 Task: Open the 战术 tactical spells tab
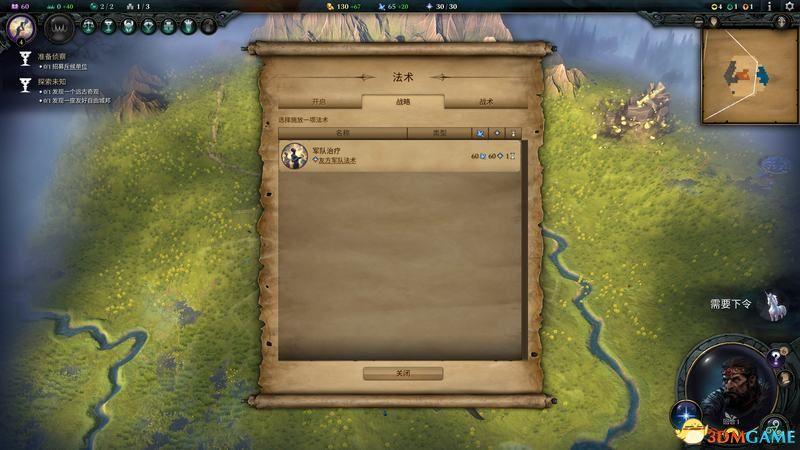[x=486, y=102]
